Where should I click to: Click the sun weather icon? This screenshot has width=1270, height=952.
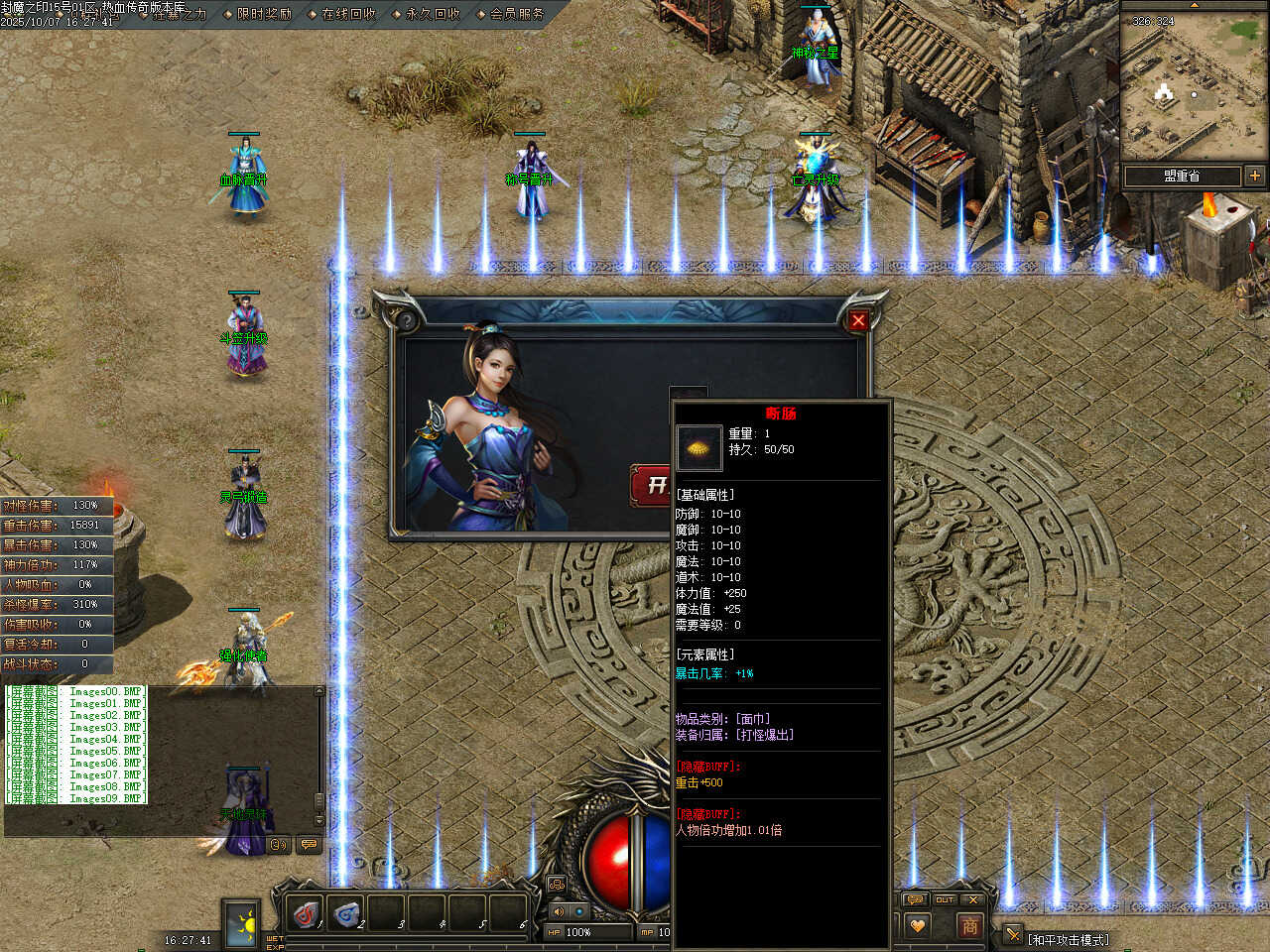(x=241, y=924)
